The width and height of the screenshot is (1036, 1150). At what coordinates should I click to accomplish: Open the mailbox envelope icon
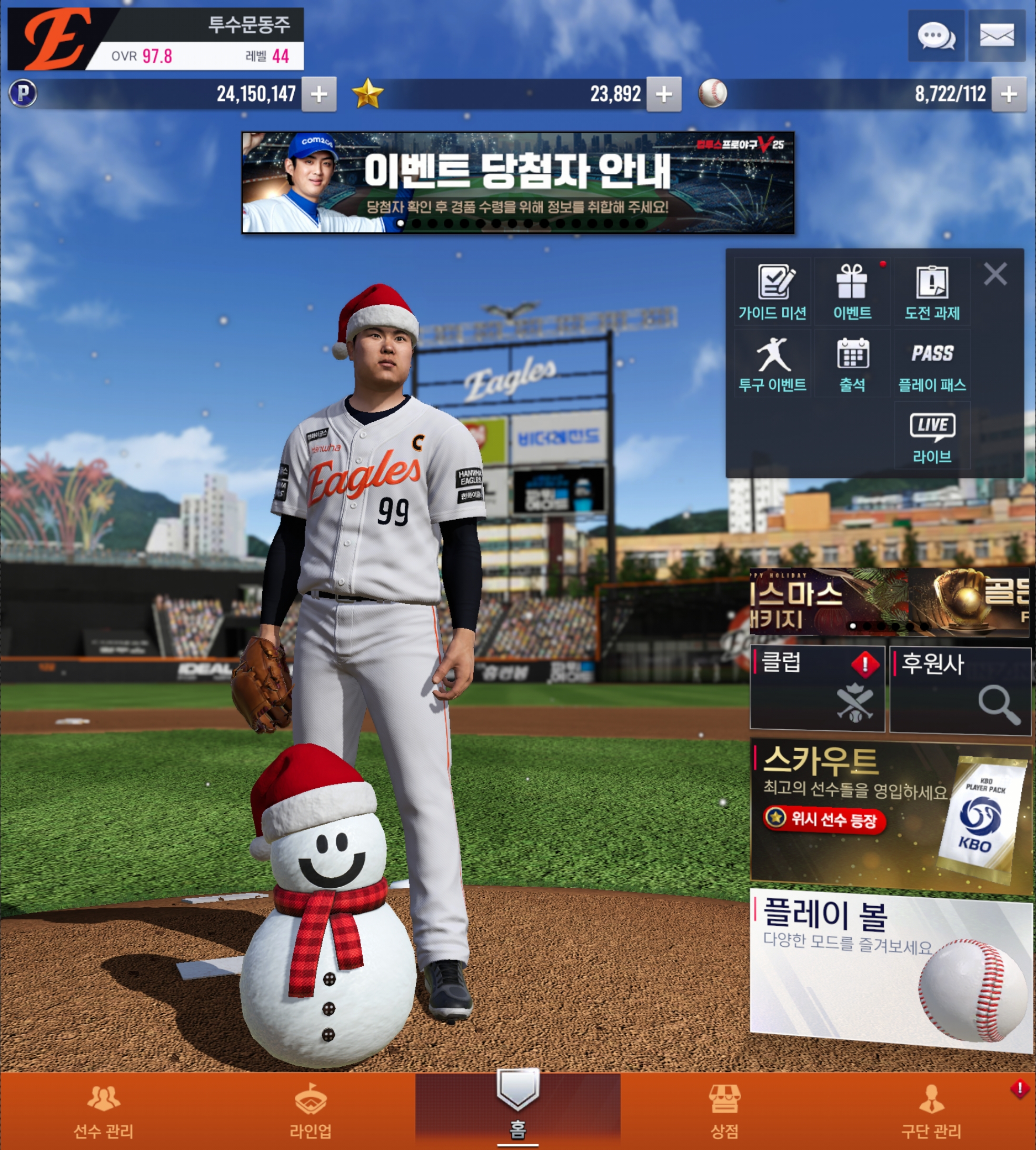point(997,36)
